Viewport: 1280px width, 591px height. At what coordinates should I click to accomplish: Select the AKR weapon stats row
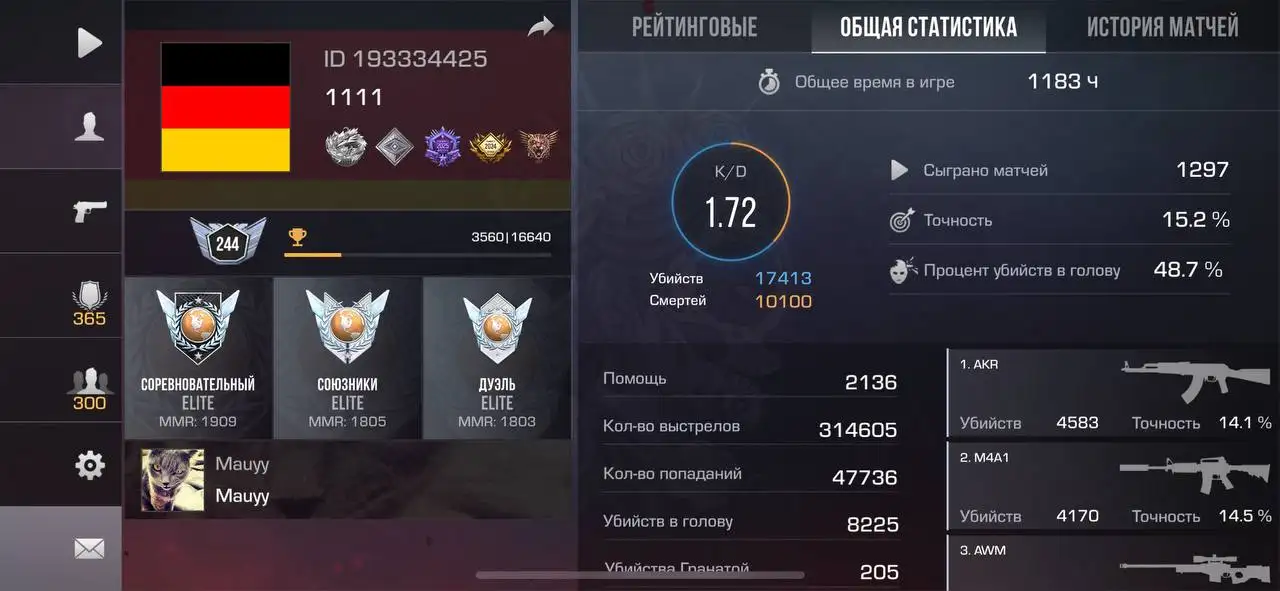pyautogui.click(x=1114, y=392)
